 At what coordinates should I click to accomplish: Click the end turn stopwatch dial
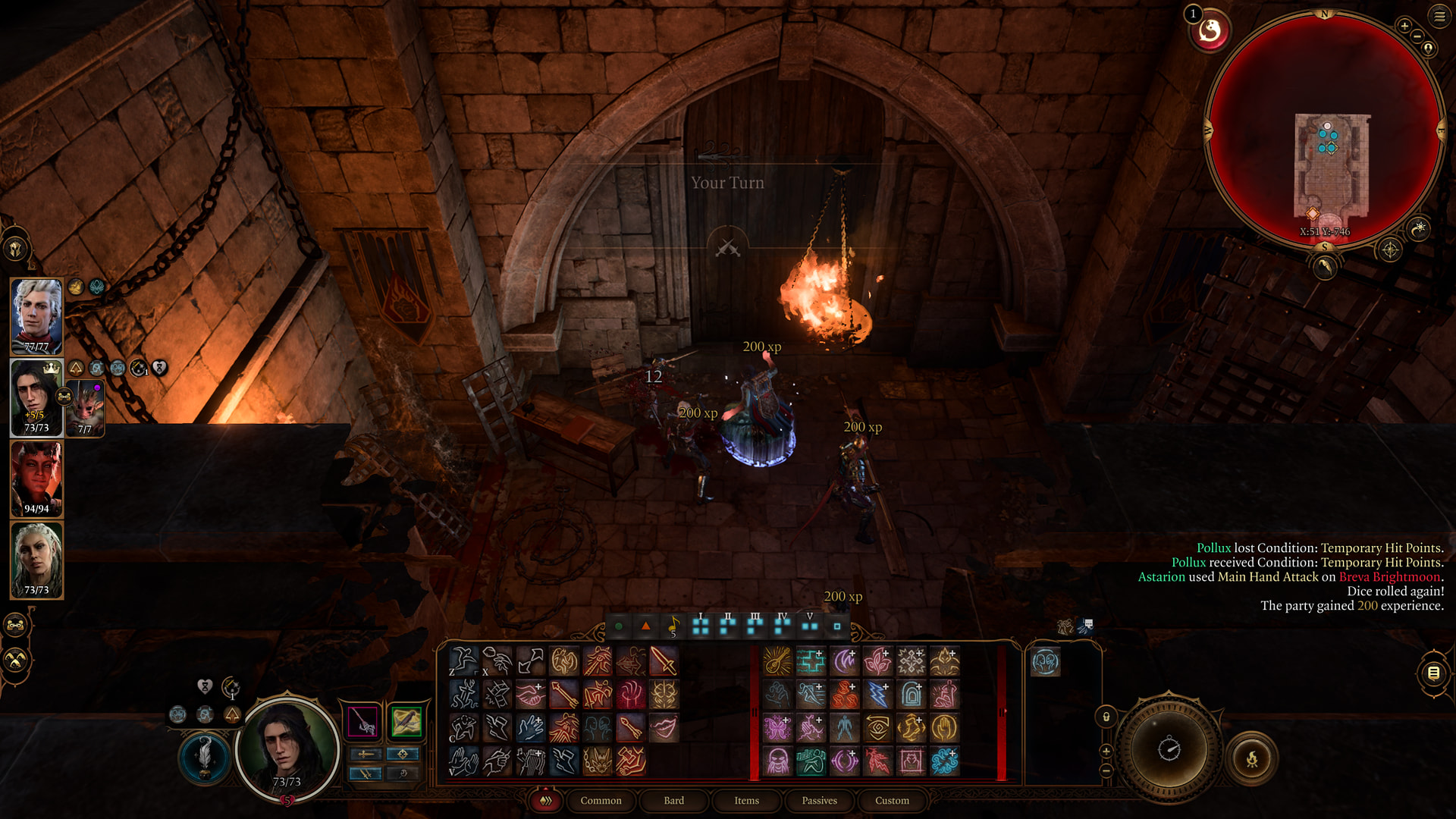1169,749
